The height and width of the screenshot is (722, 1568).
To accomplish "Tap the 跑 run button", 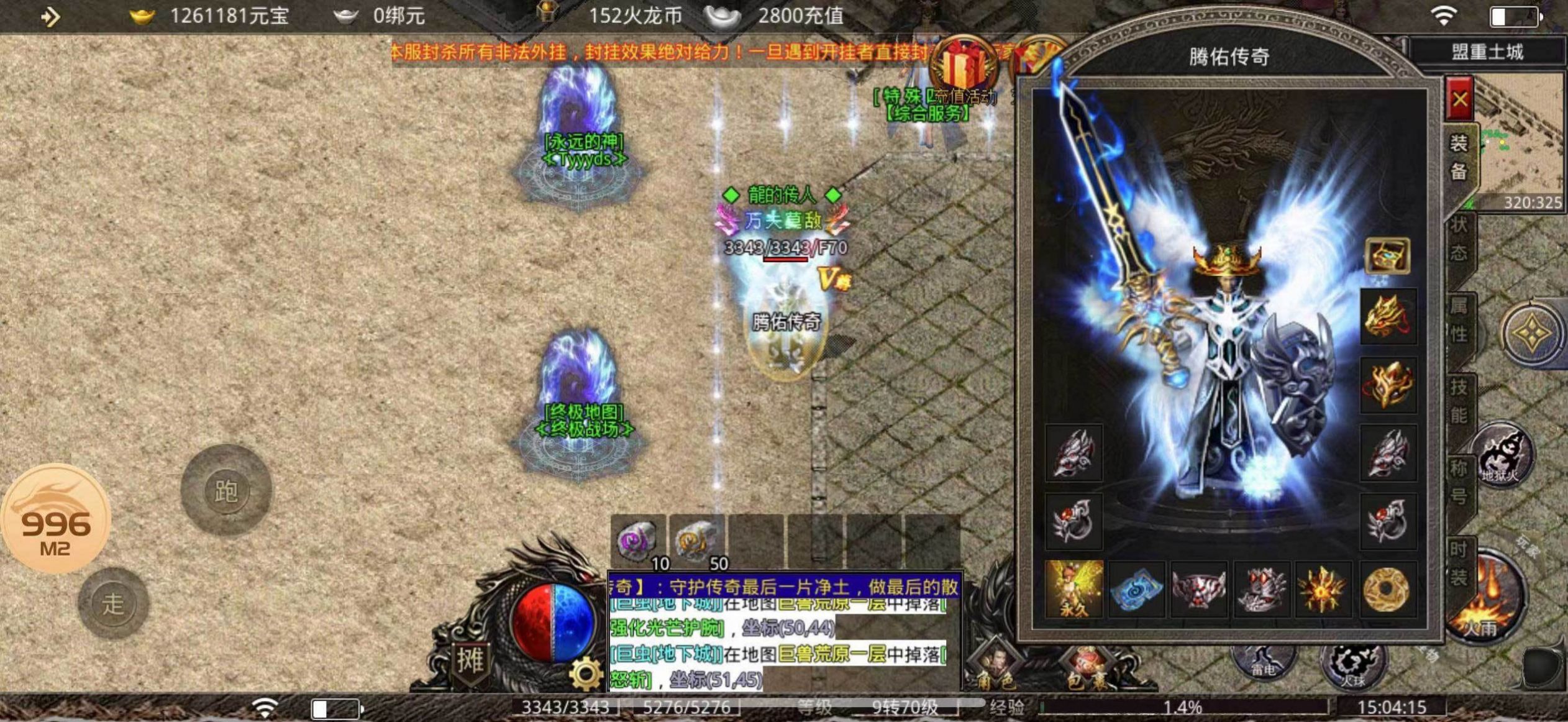I will [226, 491].
